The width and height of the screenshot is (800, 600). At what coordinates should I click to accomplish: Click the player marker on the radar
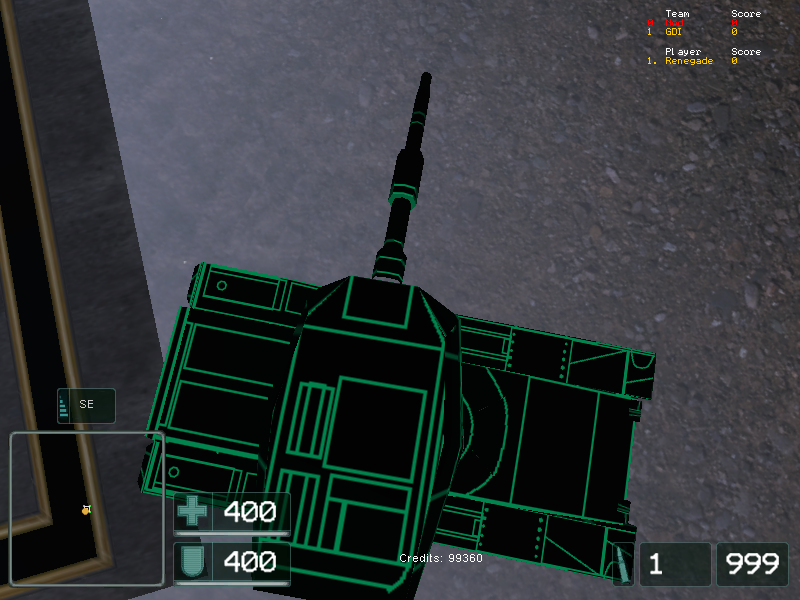[x=86, y=510]
